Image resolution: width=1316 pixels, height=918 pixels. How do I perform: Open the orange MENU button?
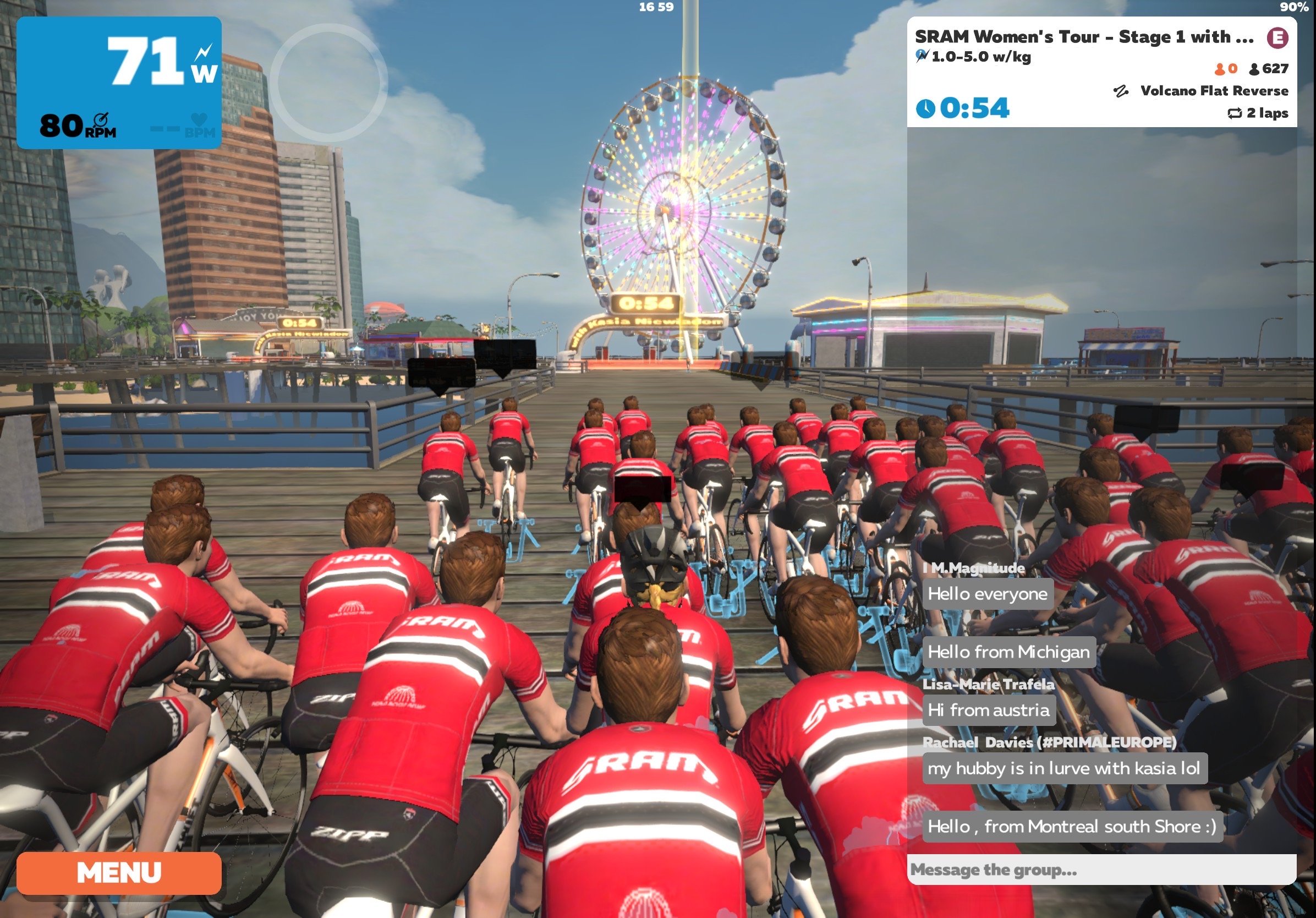point(119,872)
